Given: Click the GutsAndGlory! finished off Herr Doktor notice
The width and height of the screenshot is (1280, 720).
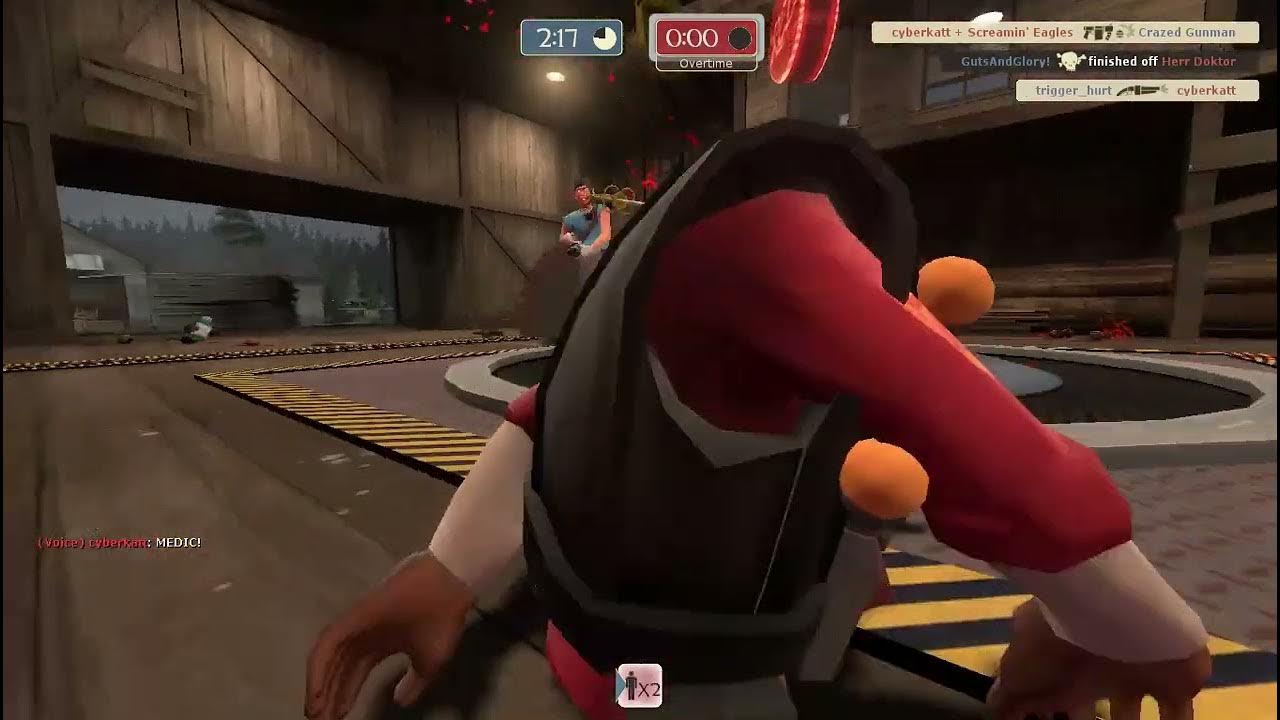Looking at the screenshot, I should pos(1097,62).
